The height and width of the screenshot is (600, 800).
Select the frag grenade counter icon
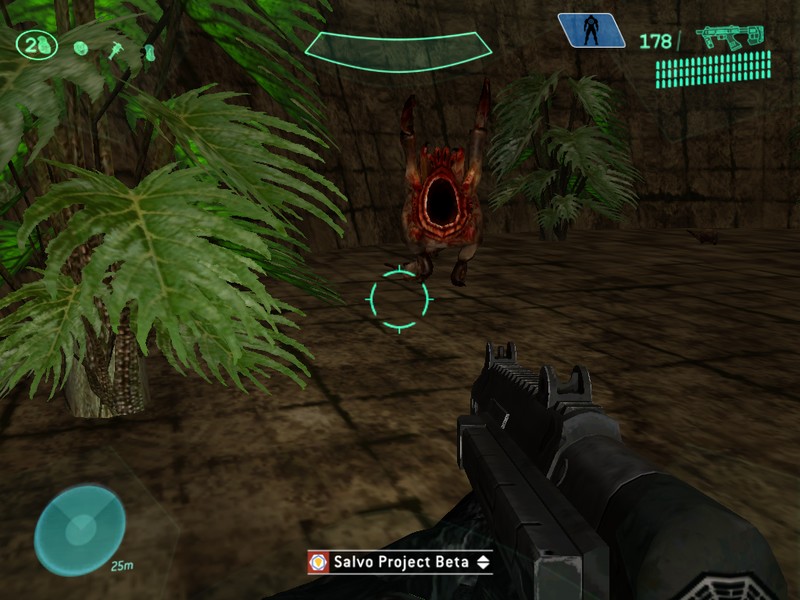pos(37,45)
